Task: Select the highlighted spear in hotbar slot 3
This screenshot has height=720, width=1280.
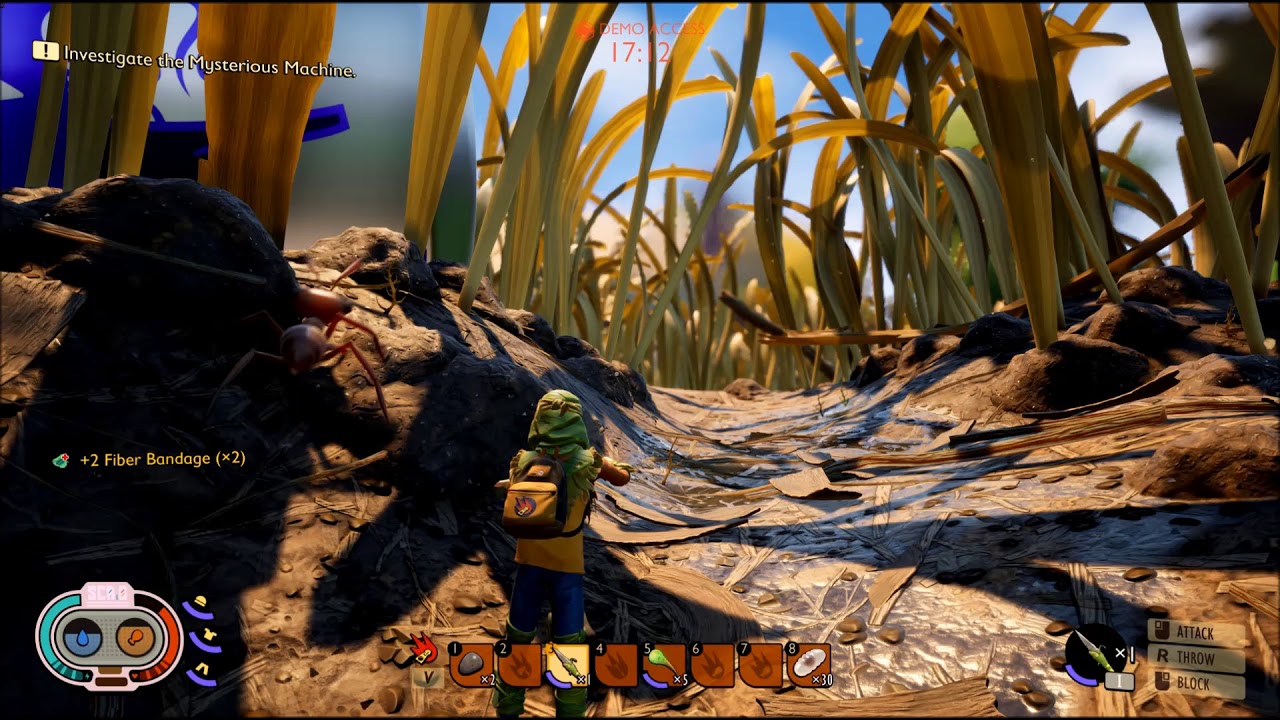Action: point(567,664)
